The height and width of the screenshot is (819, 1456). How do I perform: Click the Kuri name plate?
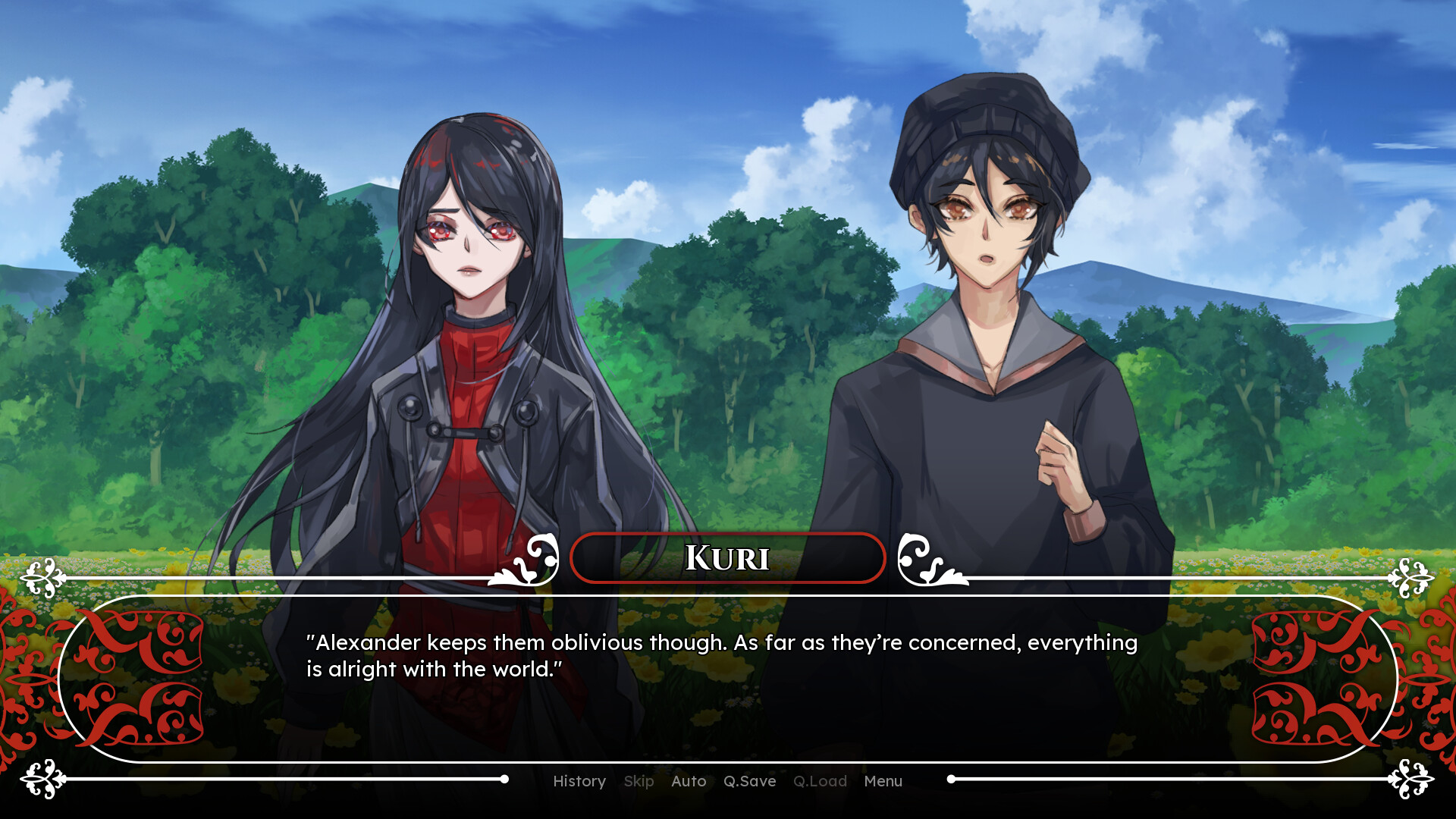coord(726,557)
